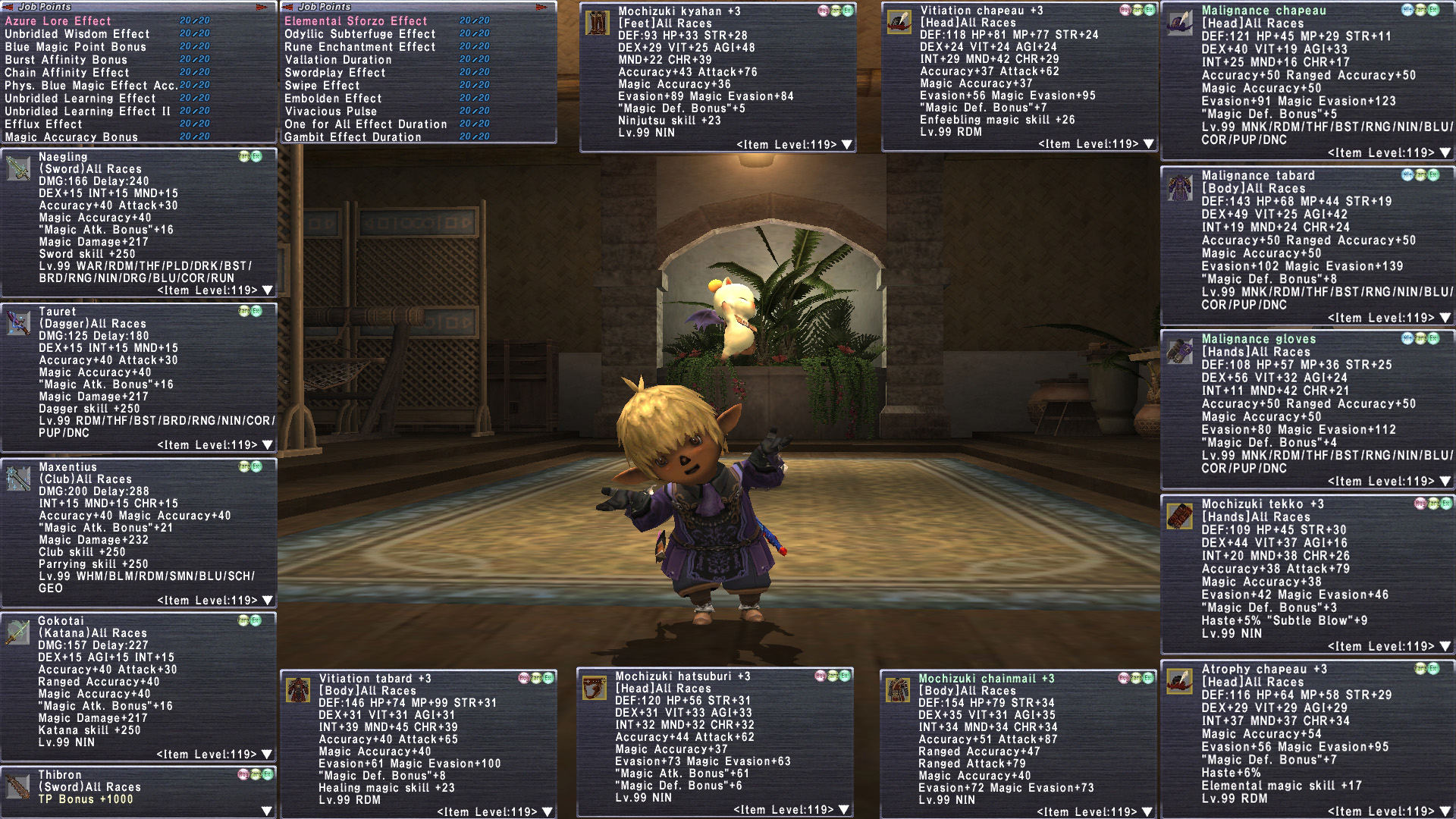The width and height of the screenshot is (1456, 819).
Task: Select the Azure Lore Effect job point row
Action: [58, 21]
